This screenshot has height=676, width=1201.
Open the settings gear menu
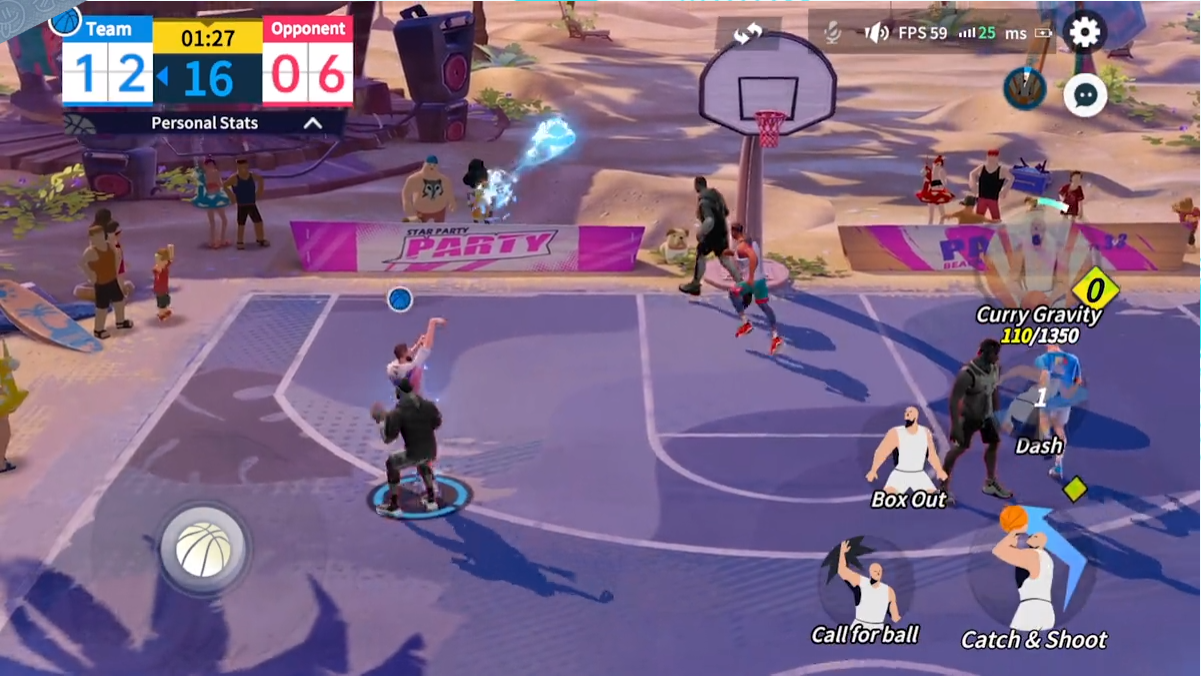1085,33
